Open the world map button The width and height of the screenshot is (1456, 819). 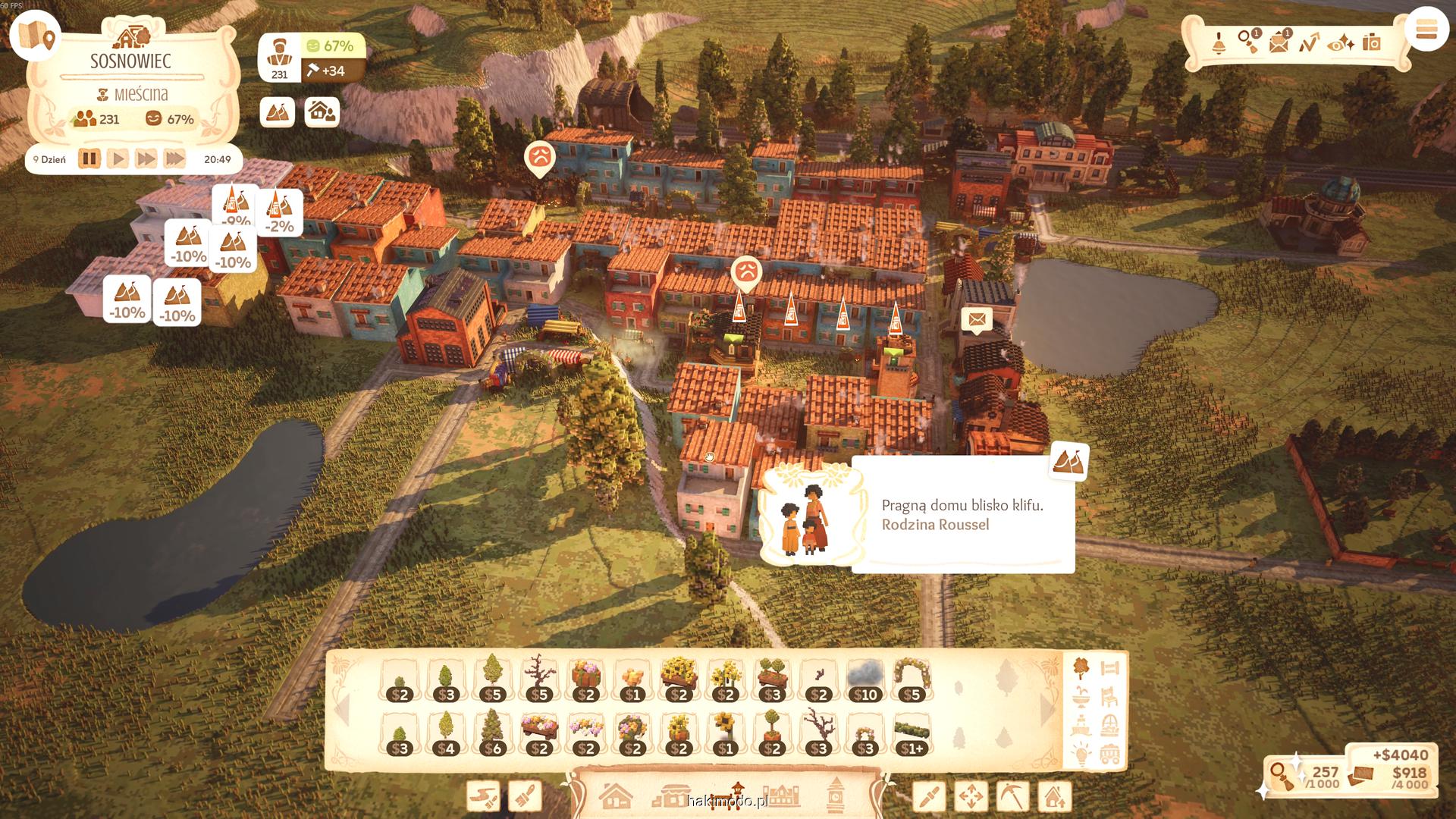pos(36,36)
